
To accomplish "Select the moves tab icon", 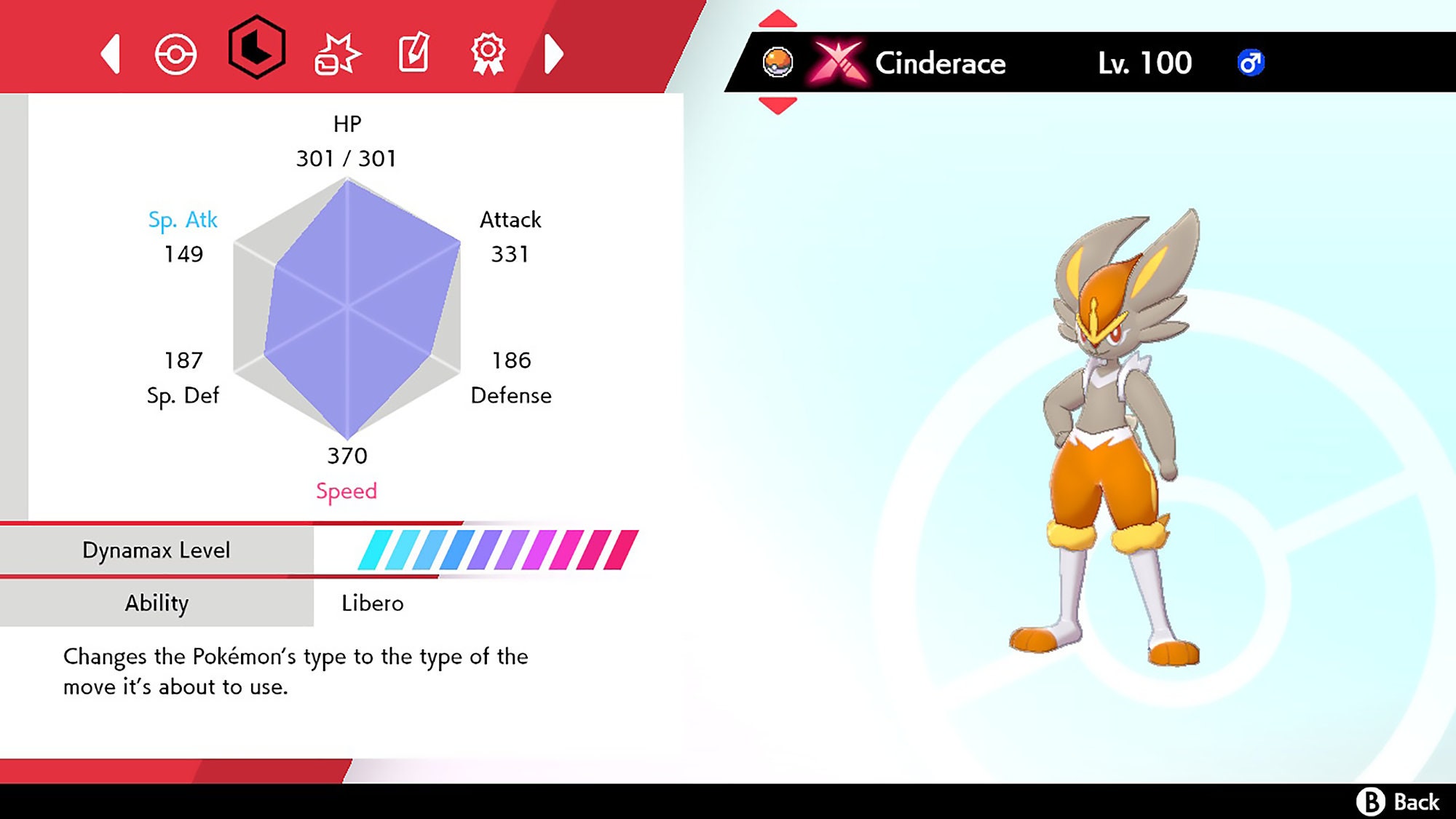I will click(340, 52).
